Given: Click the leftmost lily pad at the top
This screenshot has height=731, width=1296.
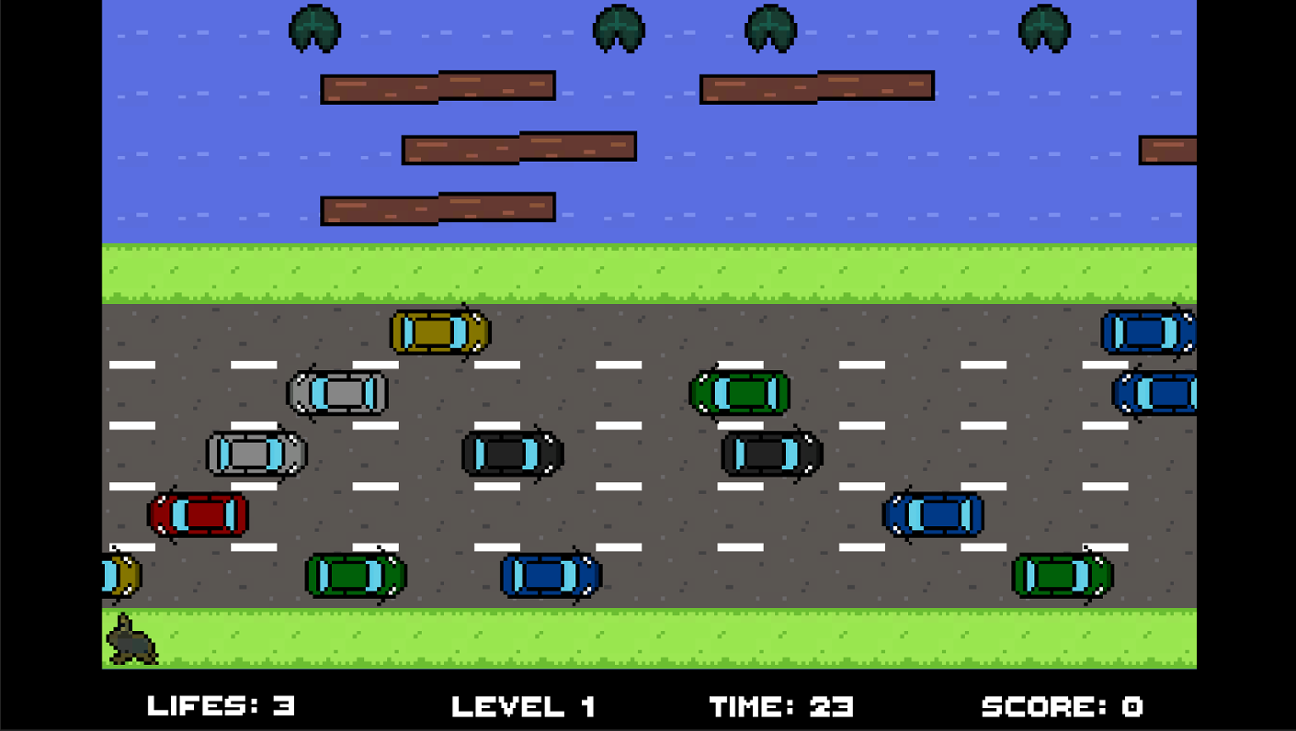Looking at the screenshot, I should click(317, 28).
